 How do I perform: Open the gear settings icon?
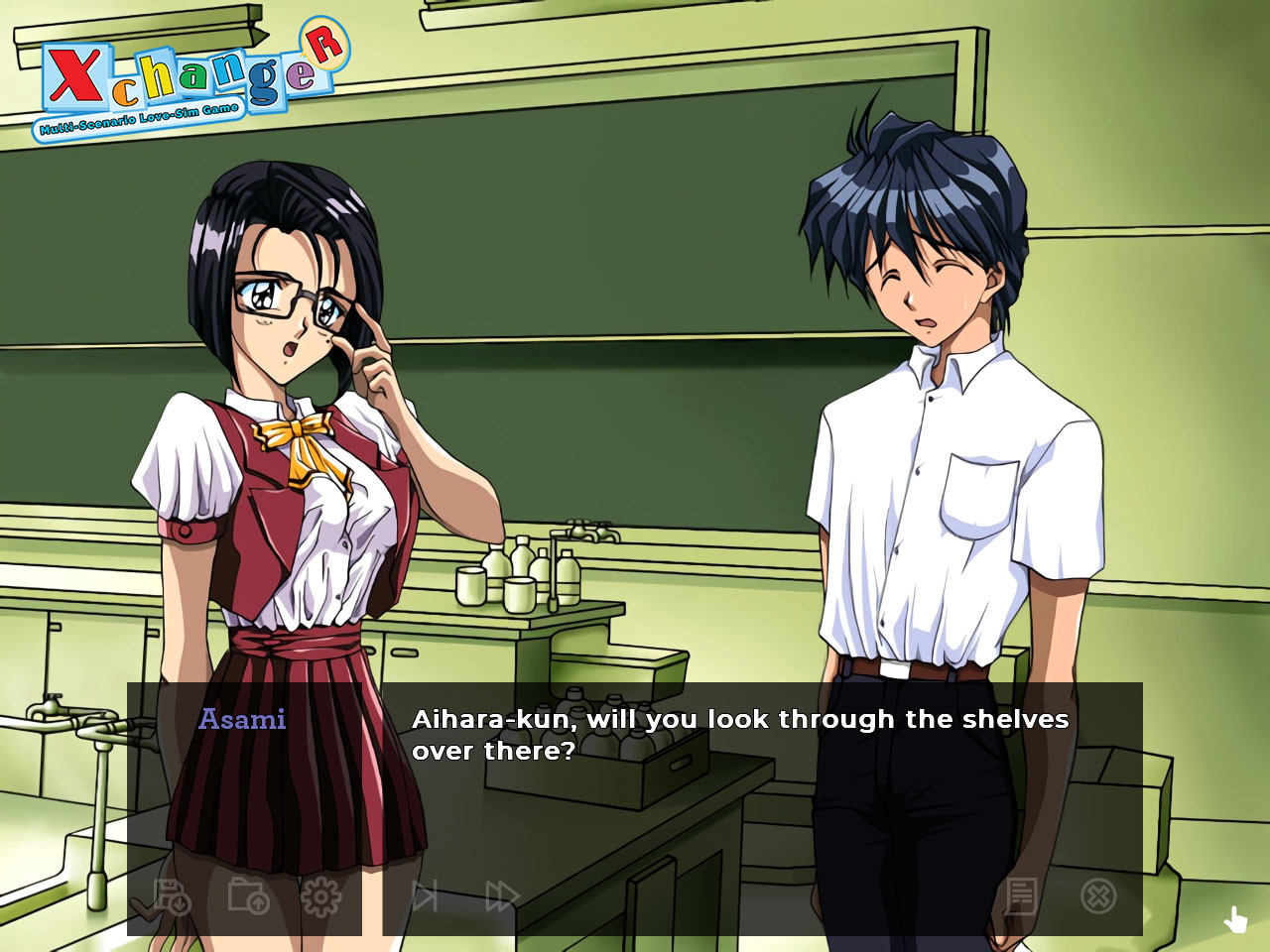(320, 896)
